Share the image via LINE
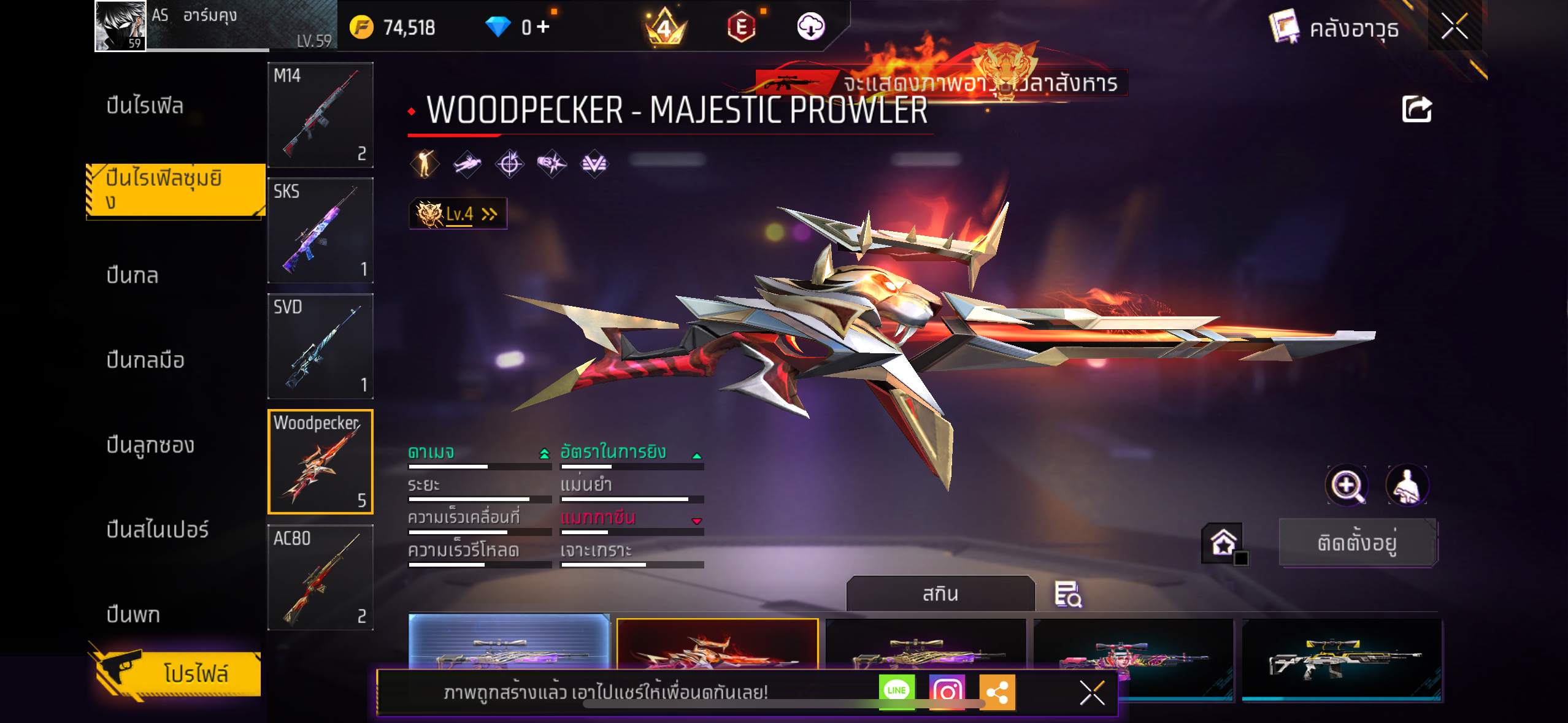The height and width of the screenshot is (723, 1568). 896,691
